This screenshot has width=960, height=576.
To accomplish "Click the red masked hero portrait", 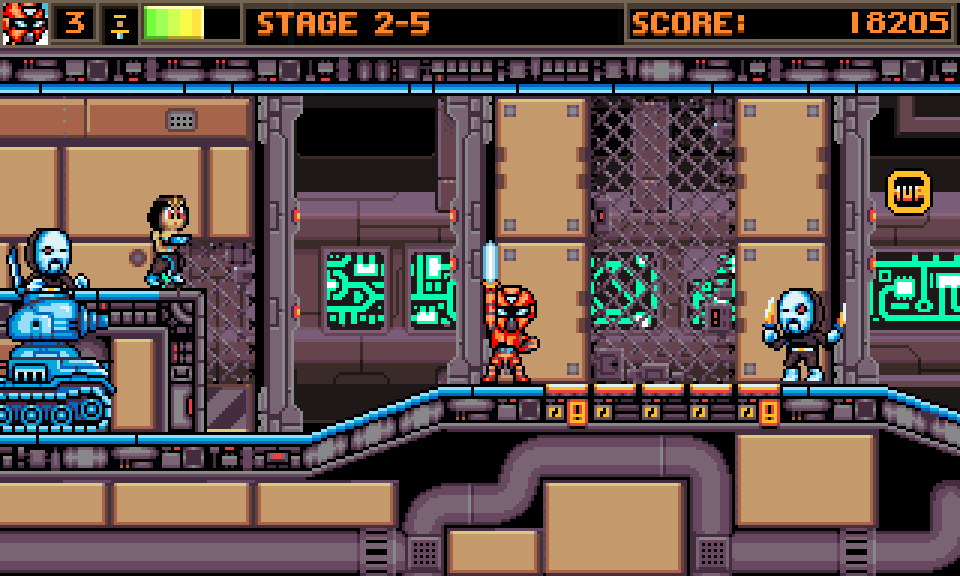I will [25, 23].
